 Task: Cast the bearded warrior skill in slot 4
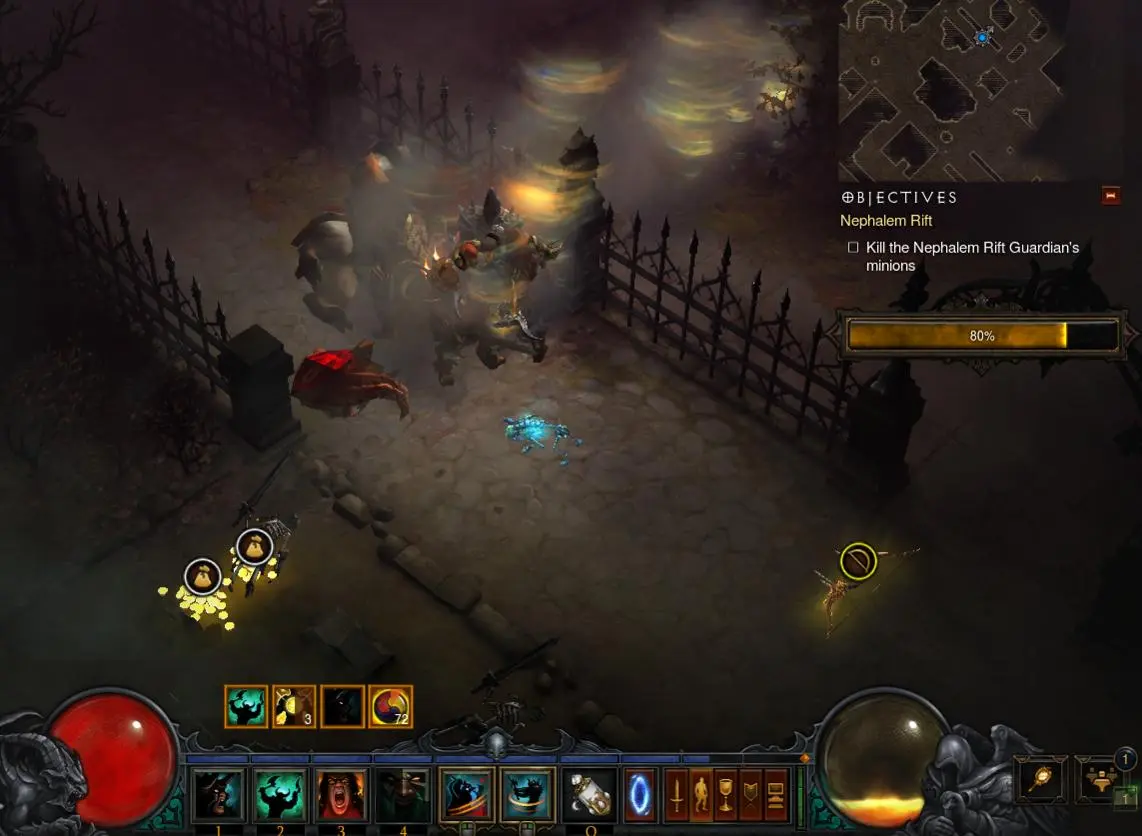click(402, 795)
